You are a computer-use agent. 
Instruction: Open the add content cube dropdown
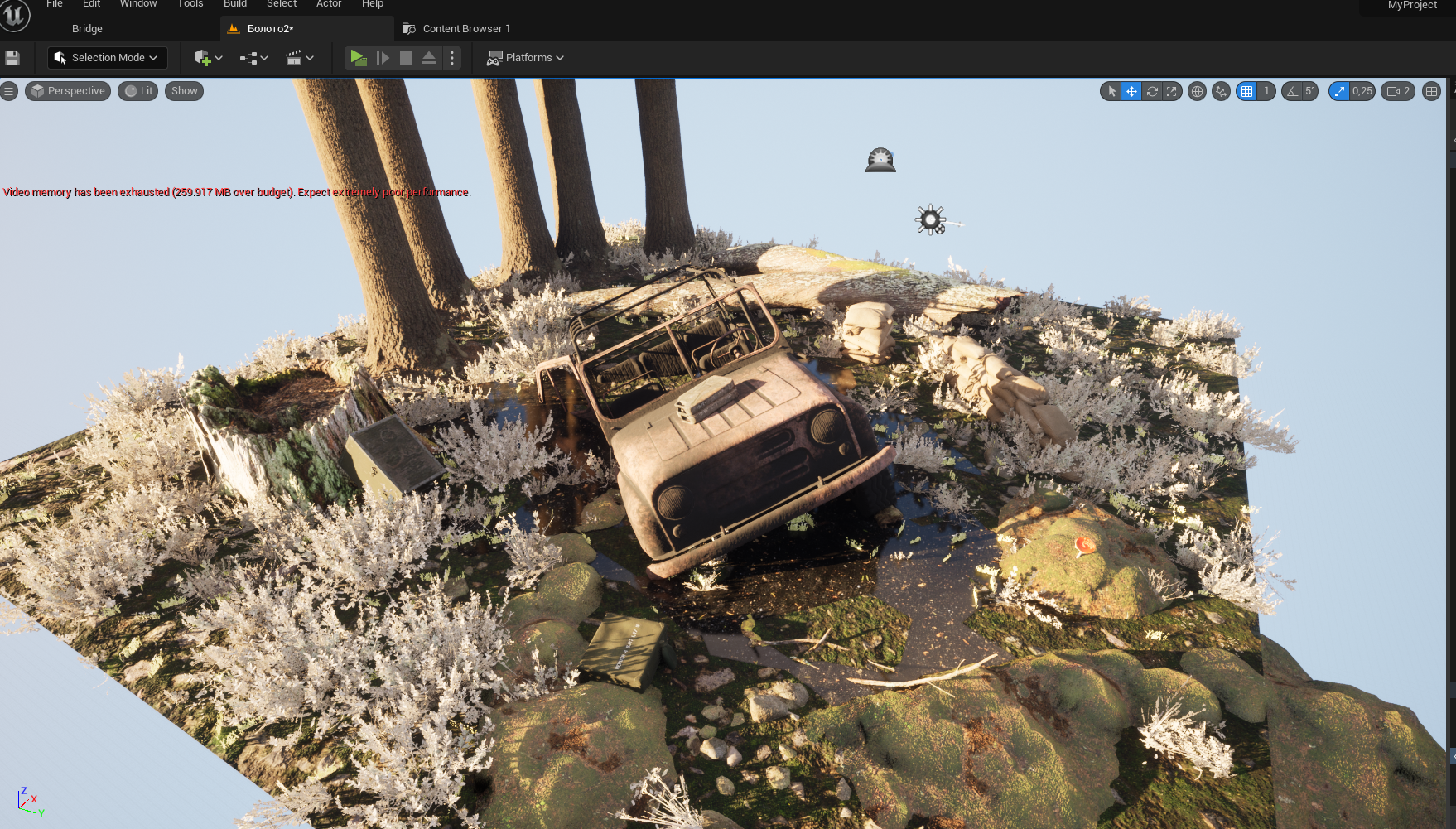tap(208, 58)
